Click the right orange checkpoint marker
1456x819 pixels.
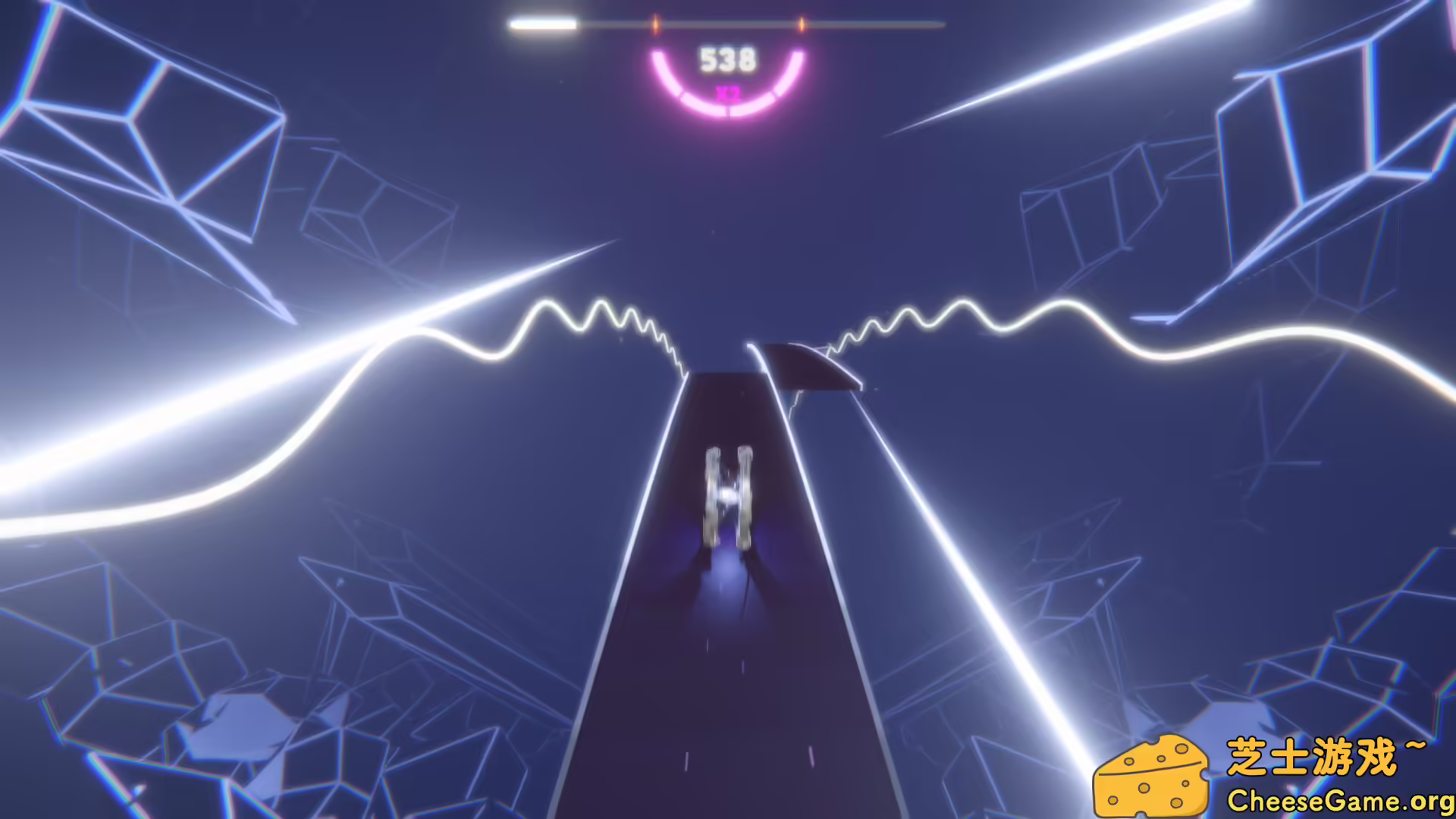(800, 23)
